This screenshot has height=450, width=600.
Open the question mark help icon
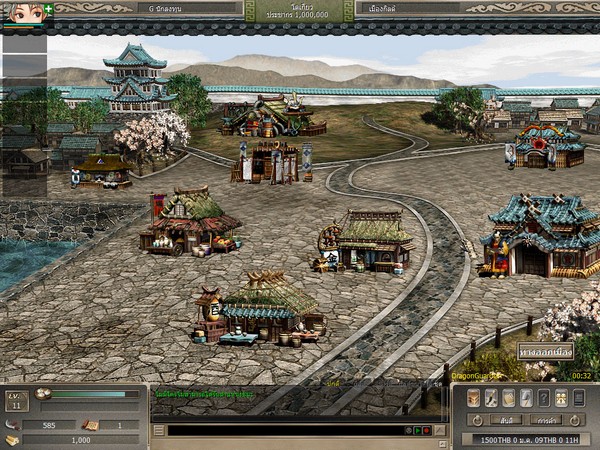543,398
